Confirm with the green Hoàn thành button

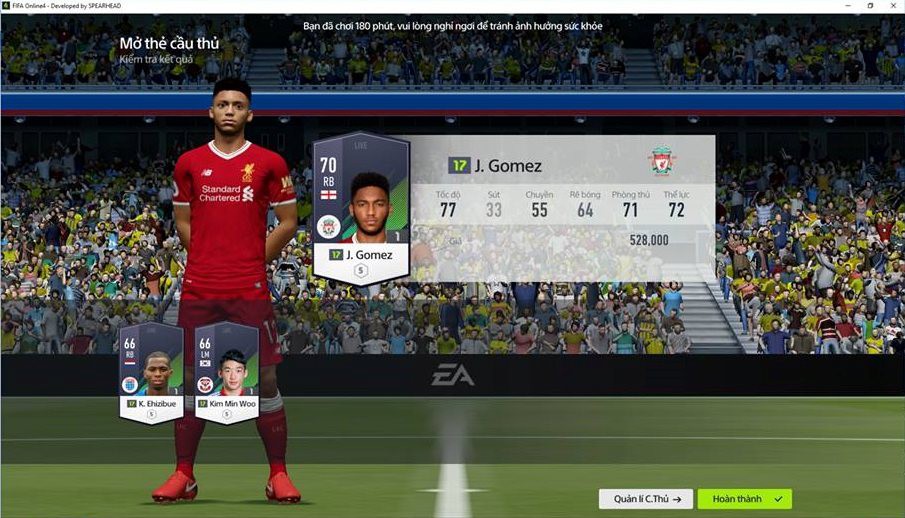pyautogui.click(x=744, y=498)
